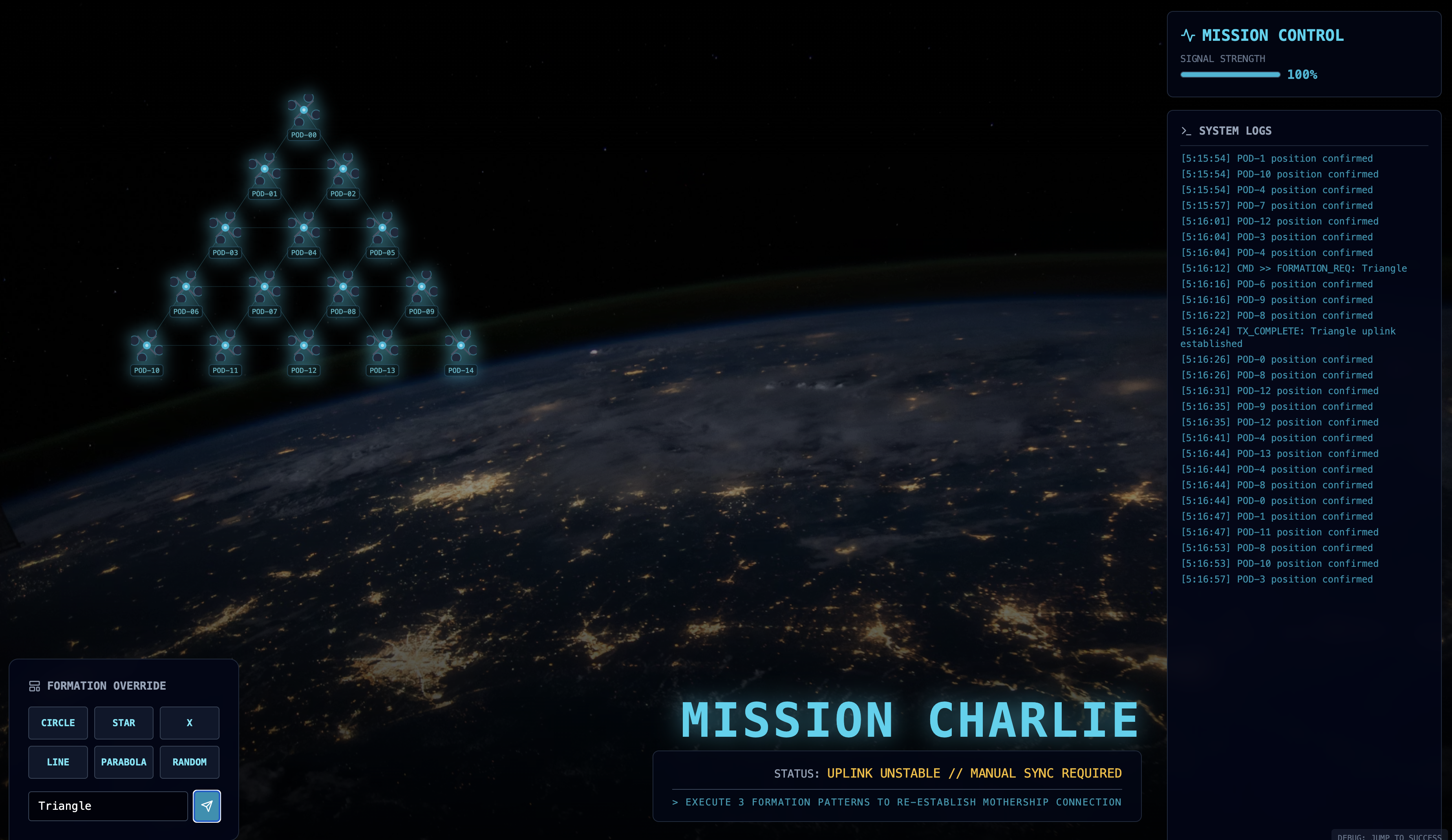
Task: Trigger the RANDOM formation button
Action: pyautogui.click(x=189, y=761)
